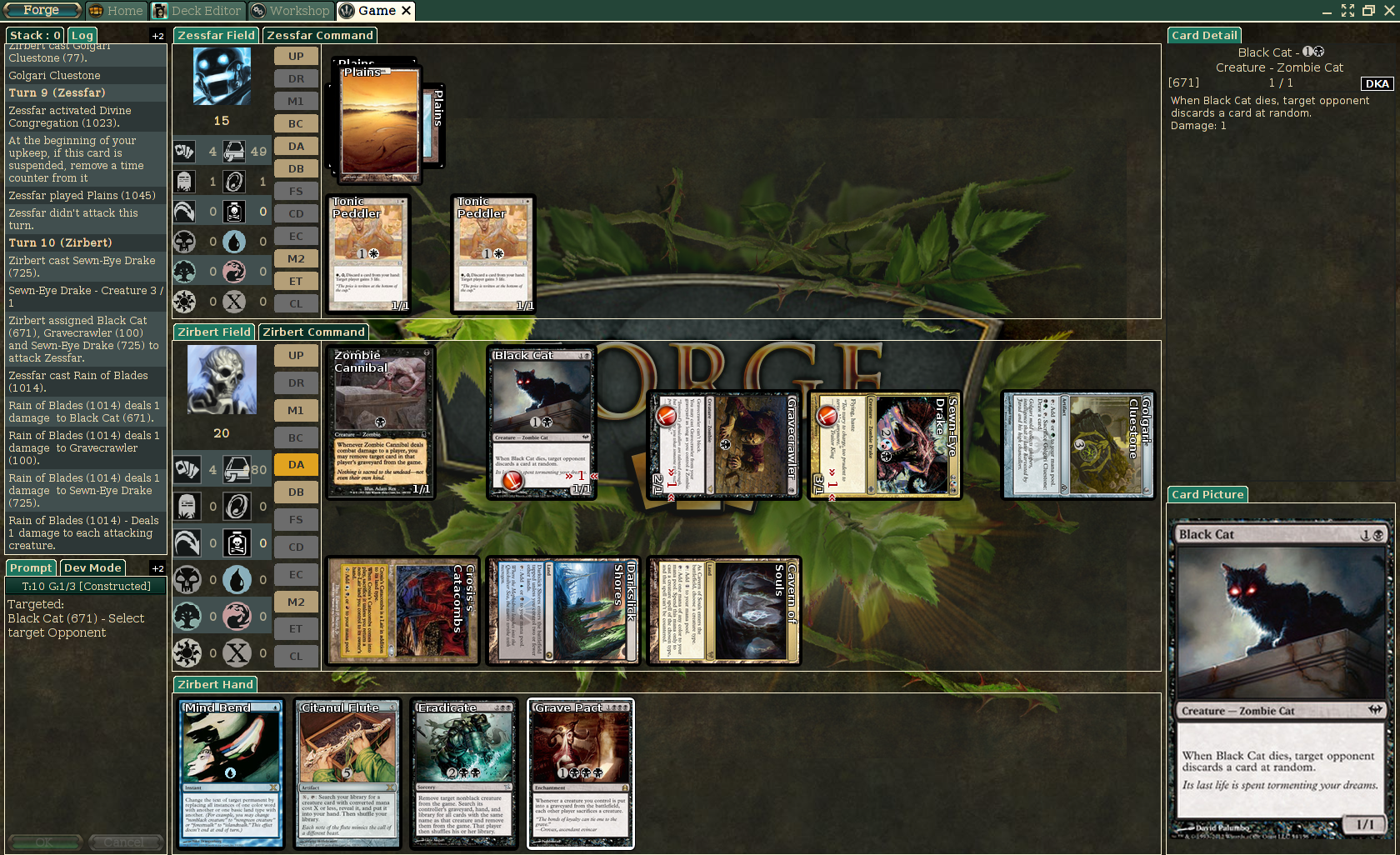
Task: Select Mind Bend card in hand
Action: [x=232, y=773]
